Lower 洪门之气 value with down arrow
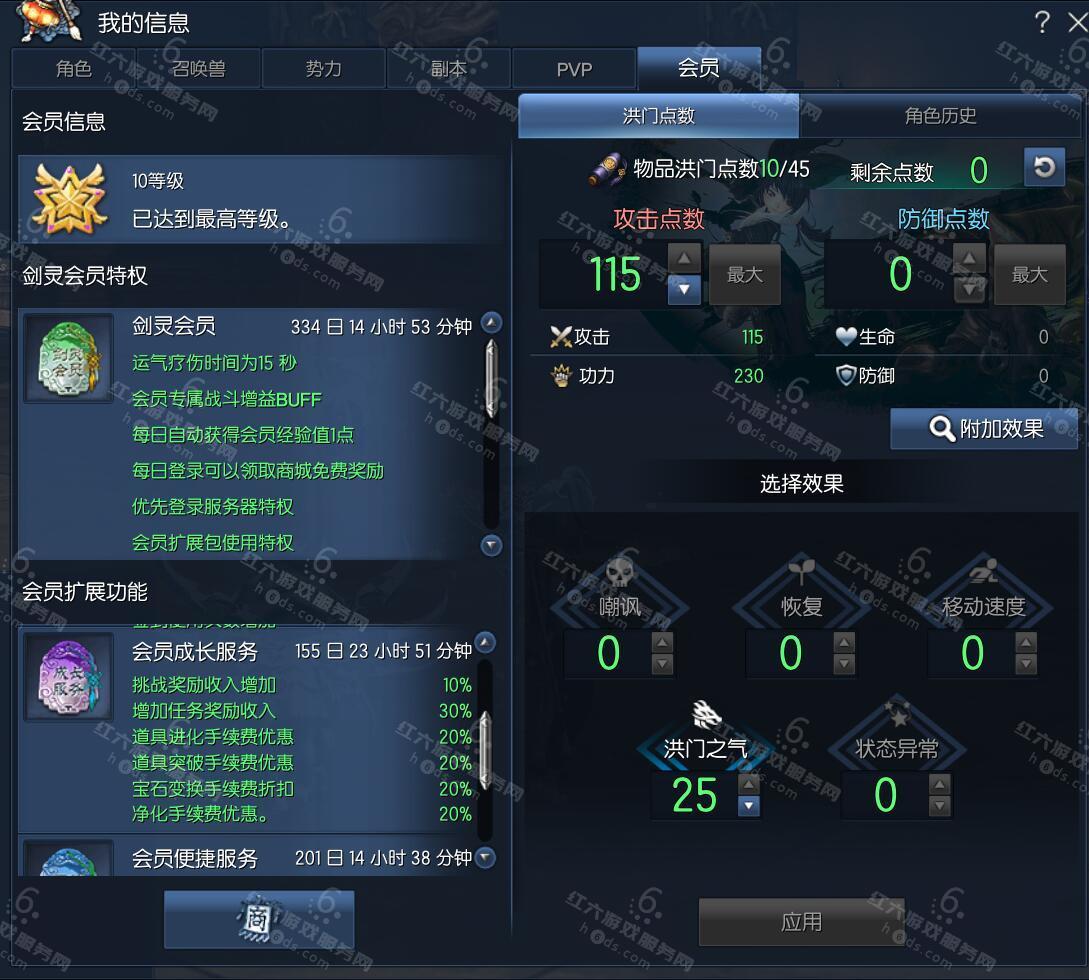 point(749,807)
